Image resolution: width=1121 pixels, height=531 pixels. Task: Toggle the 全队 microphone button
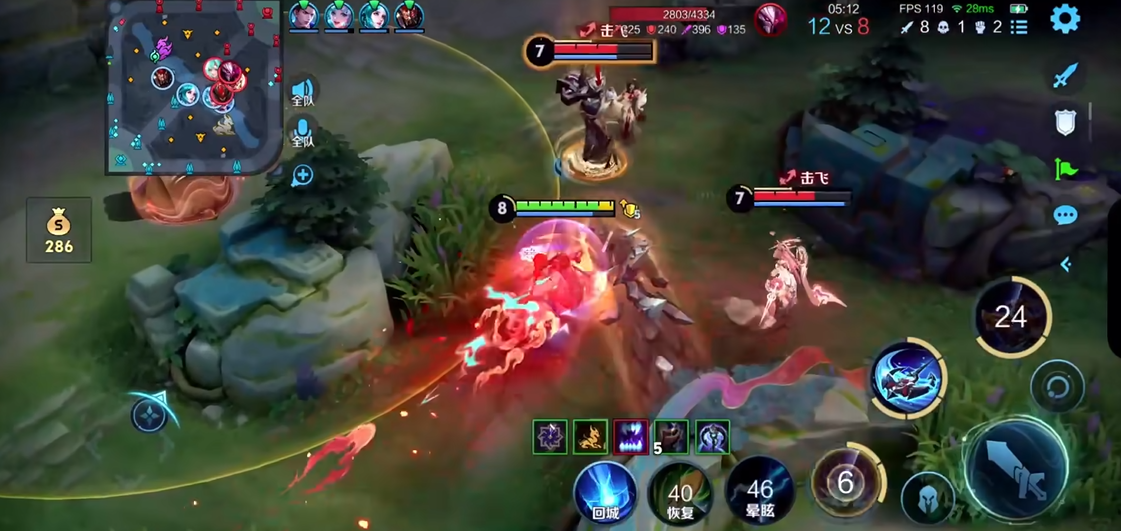302,133
